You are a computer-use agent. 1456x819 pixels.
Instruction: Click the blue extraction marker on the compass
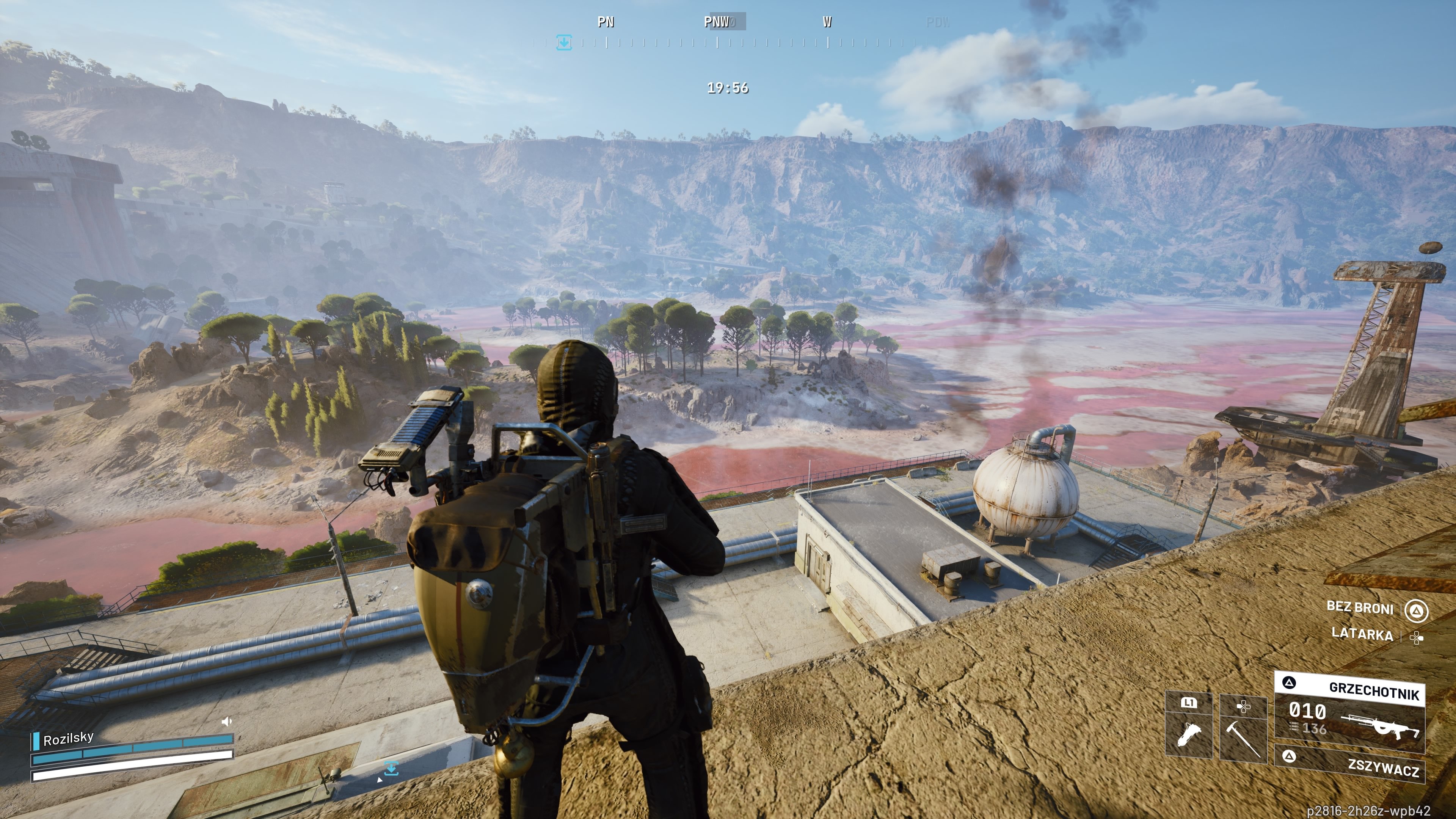(563, 42)
